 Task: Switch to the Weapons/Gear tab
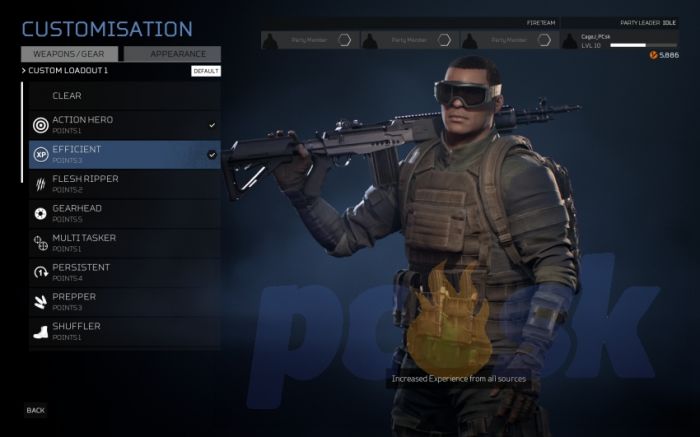pos(70,54)
